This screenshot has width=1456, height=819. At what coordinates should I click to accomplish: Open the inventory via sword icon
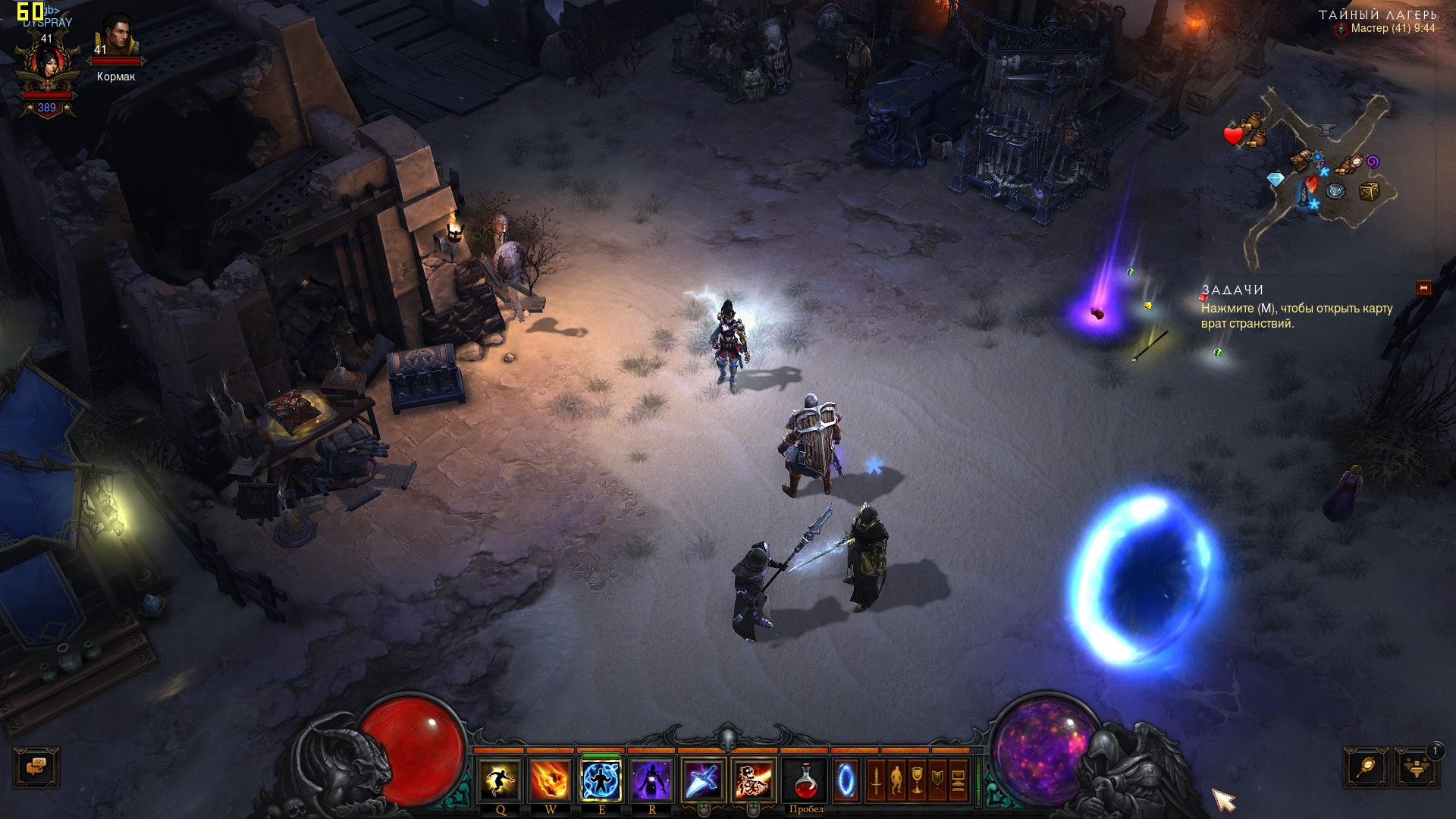(876, 780)
